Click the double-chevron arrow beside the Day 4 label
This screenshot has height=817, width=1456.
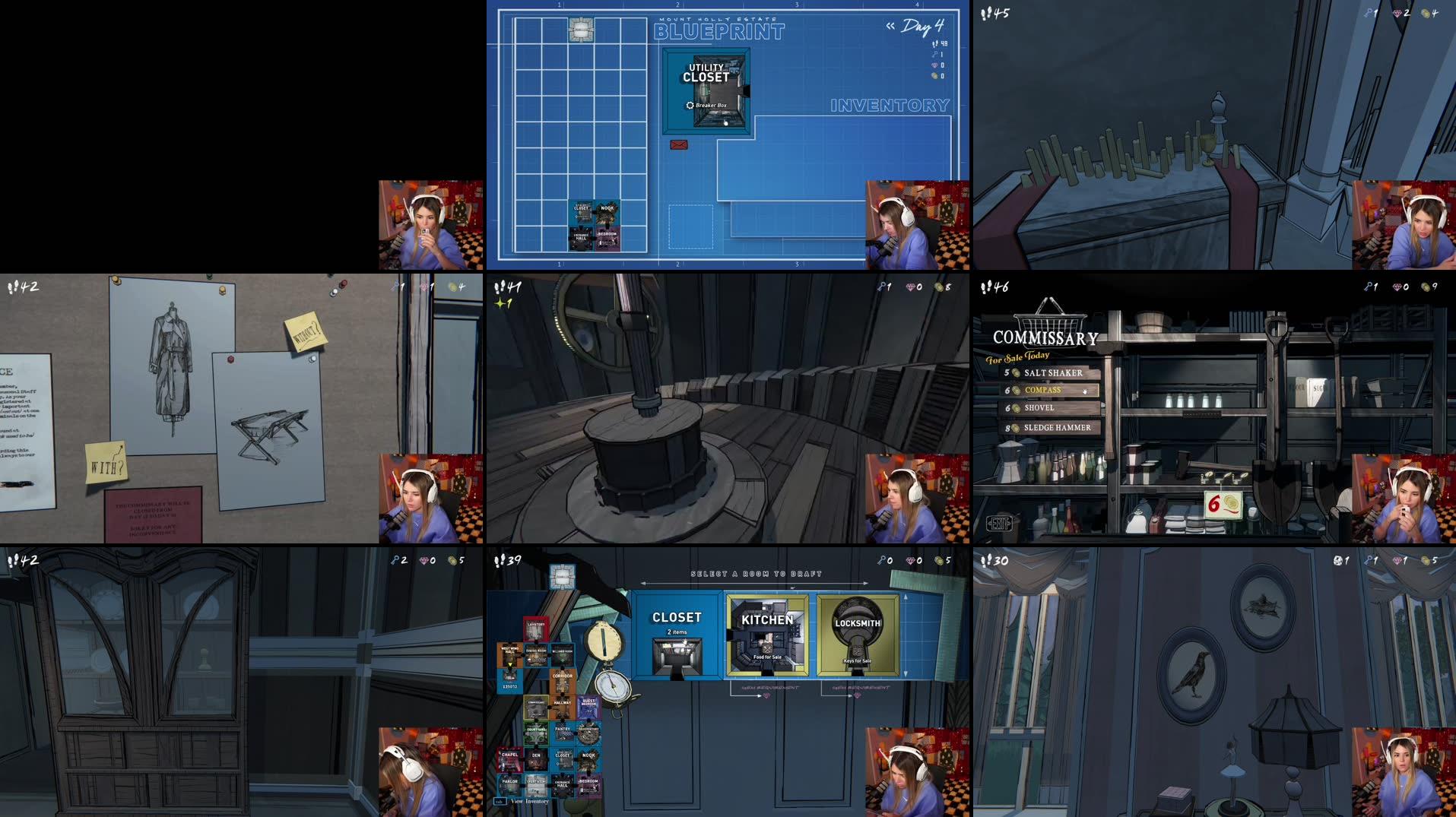[890, 26]
